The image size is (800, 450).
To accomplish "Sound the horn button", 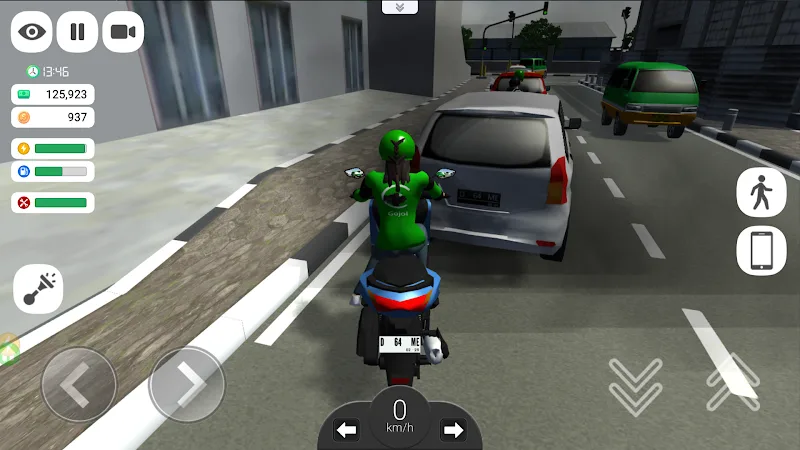I will (x=38, y=290).
